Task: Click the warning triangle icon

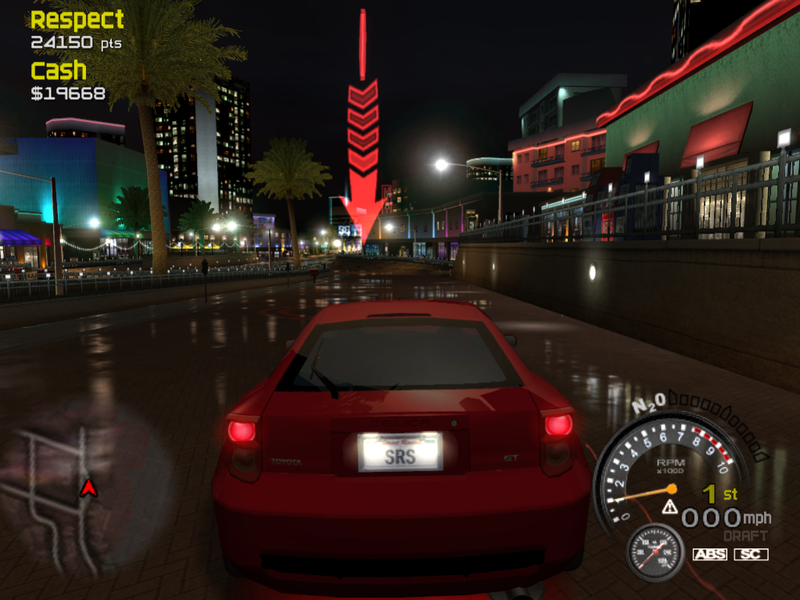Action: coord(669,507)
